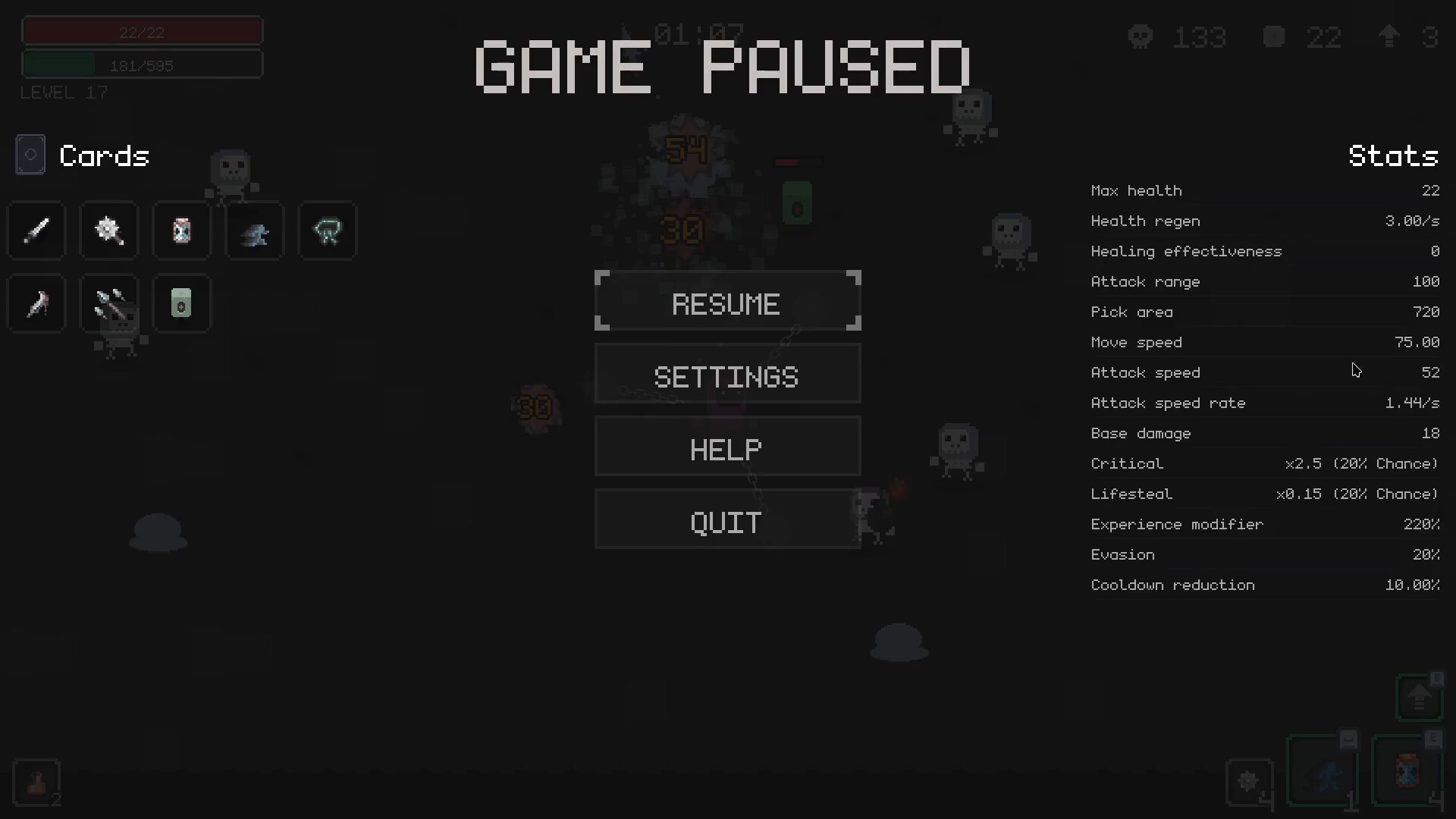The height and width of the screenshot is (819, 1456).
Task: Select the throwing spears card
Action: point(108,303)
